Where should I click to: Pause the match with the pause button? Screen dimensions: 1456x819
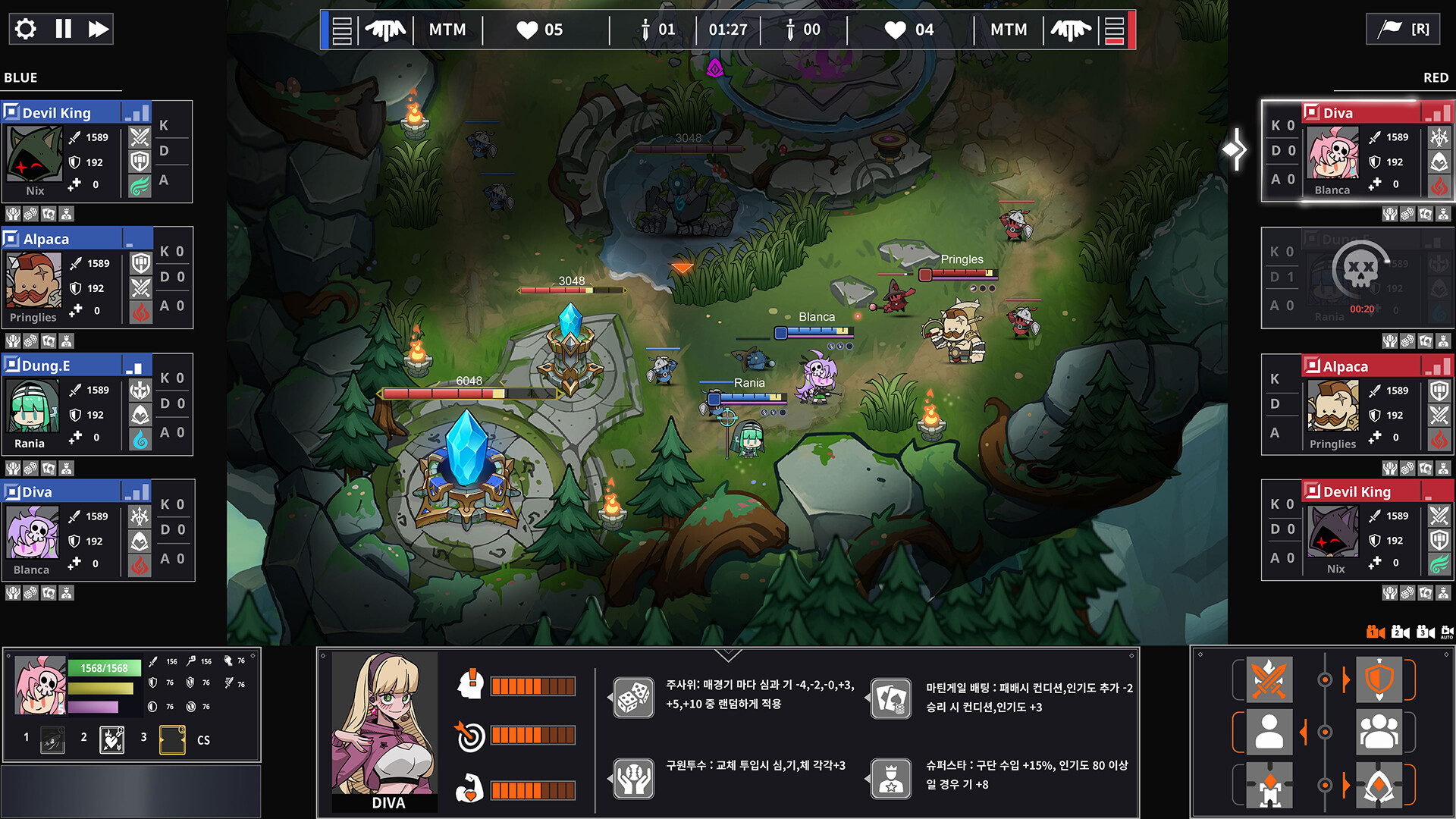point(64,29)
